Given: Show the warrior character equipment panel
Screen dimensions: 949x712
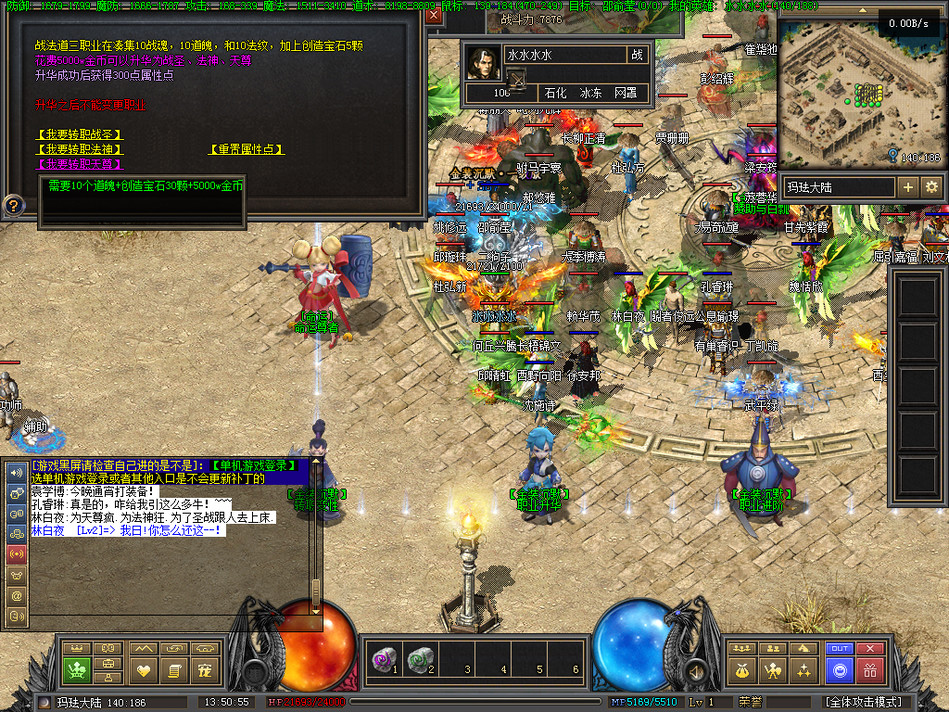Looking at the screenshot, I should (x=773, y=670).
